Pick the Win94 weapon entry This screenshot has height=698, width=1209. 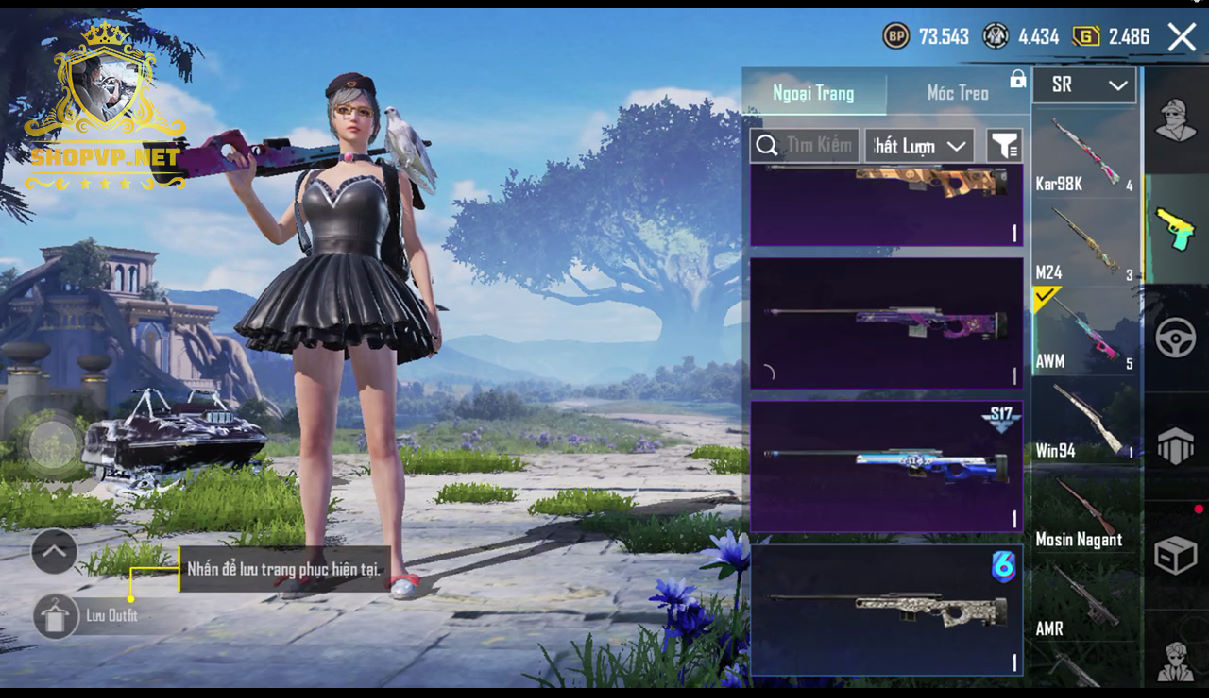[1084, 420]
